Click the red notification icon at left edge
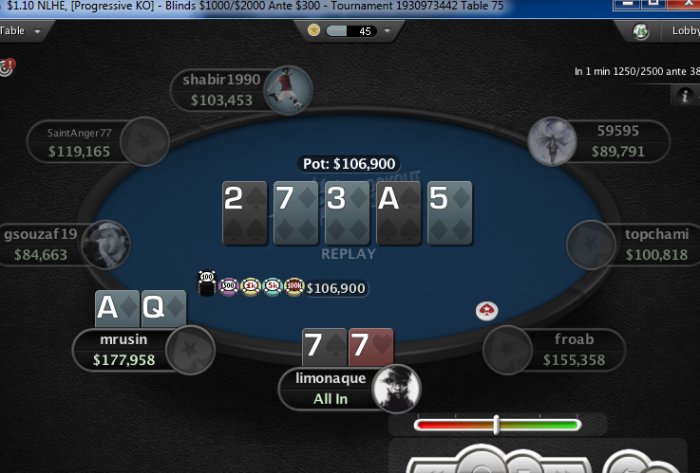The image size is (700, 473). (x=7, y=68)
